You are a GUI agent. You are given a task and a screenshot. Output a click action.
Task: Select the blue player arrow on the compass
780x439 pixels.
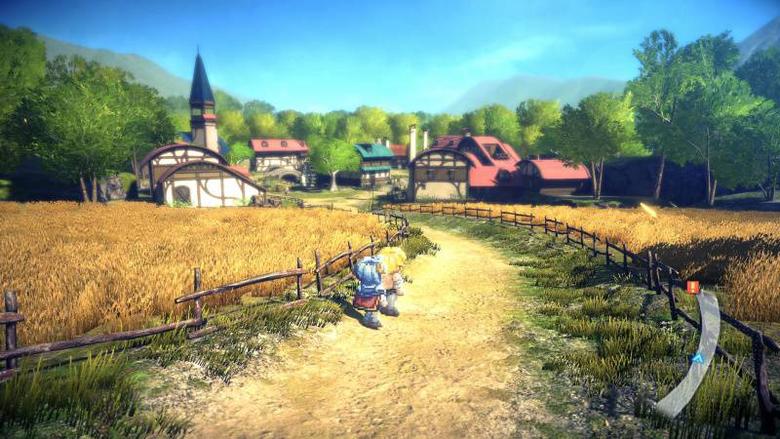point(696,359)
